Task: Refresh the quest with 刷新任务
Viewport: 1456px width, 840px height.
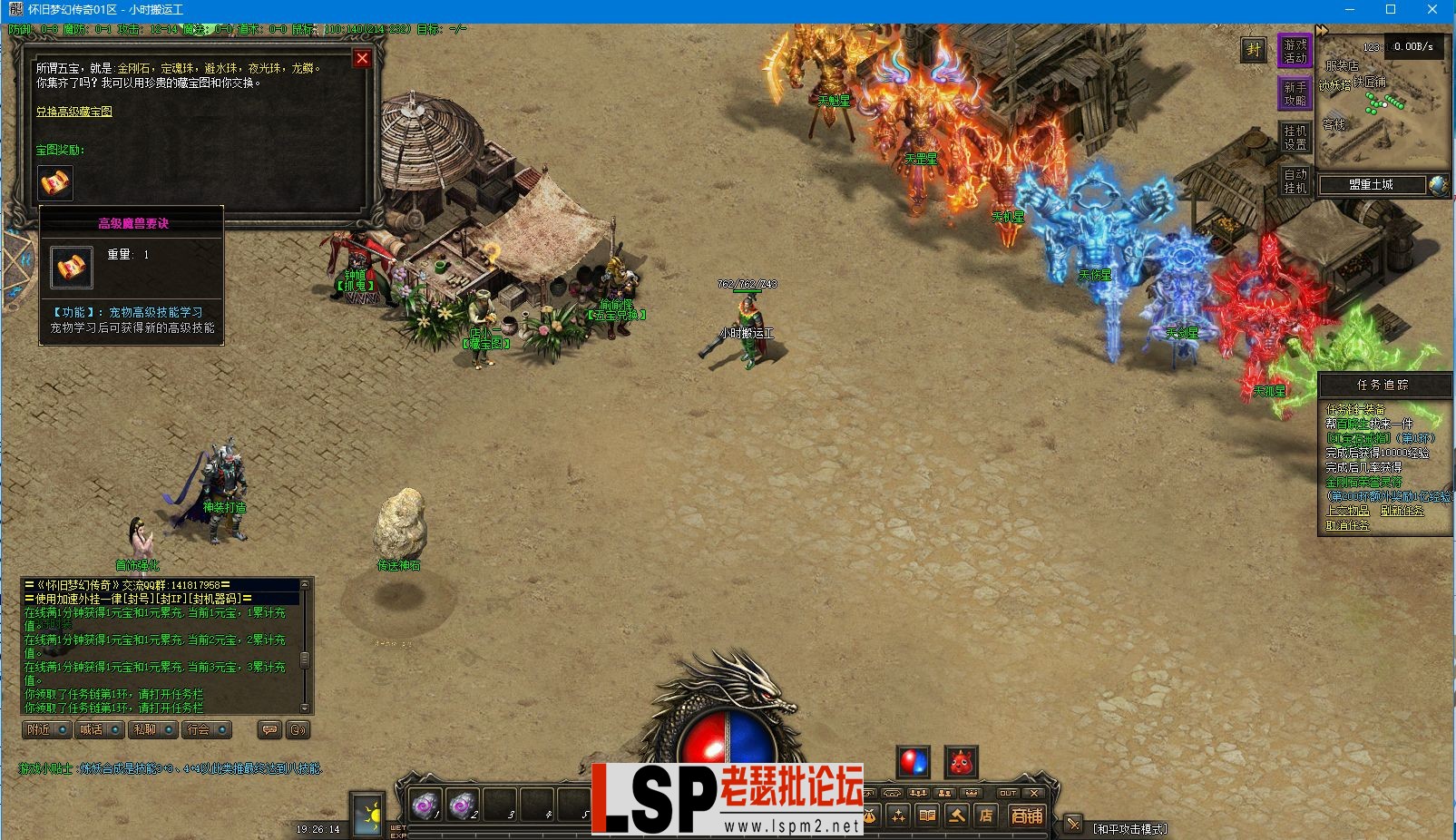Action: [x=1402, y=511]
